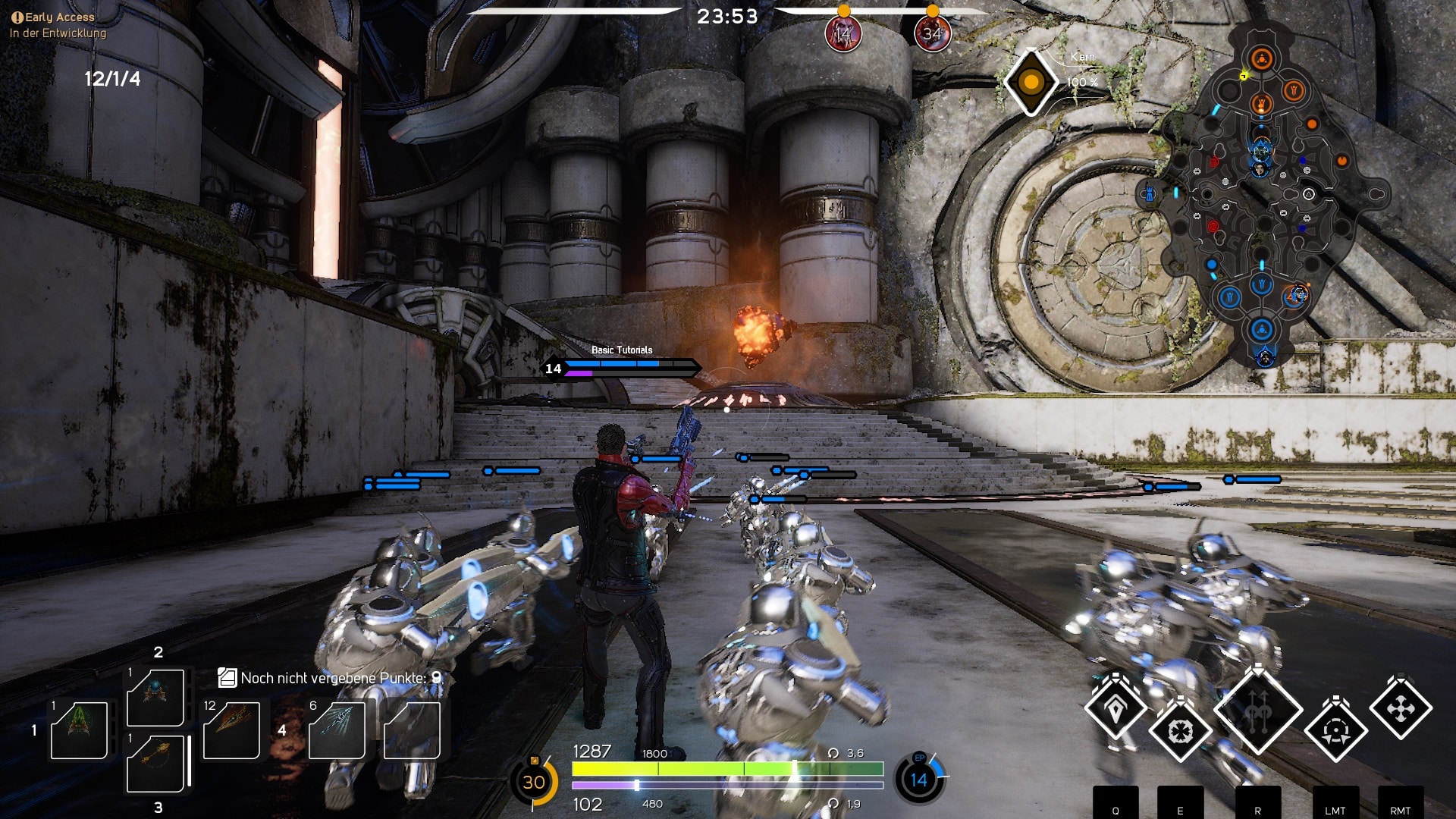The height and width of the screenshot is (819, 1456).
Task: Click the Kern core status diamond icon
Action: 1031,82
